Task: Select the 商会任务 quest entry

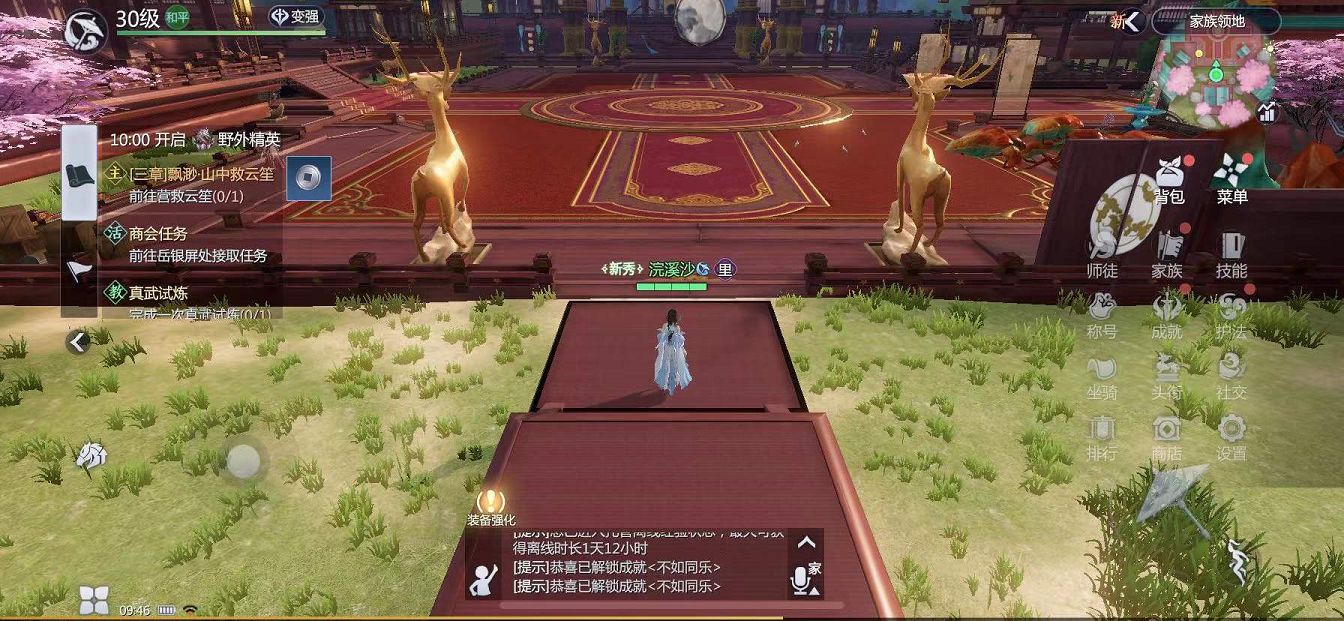Action: (x=187, y=244)
